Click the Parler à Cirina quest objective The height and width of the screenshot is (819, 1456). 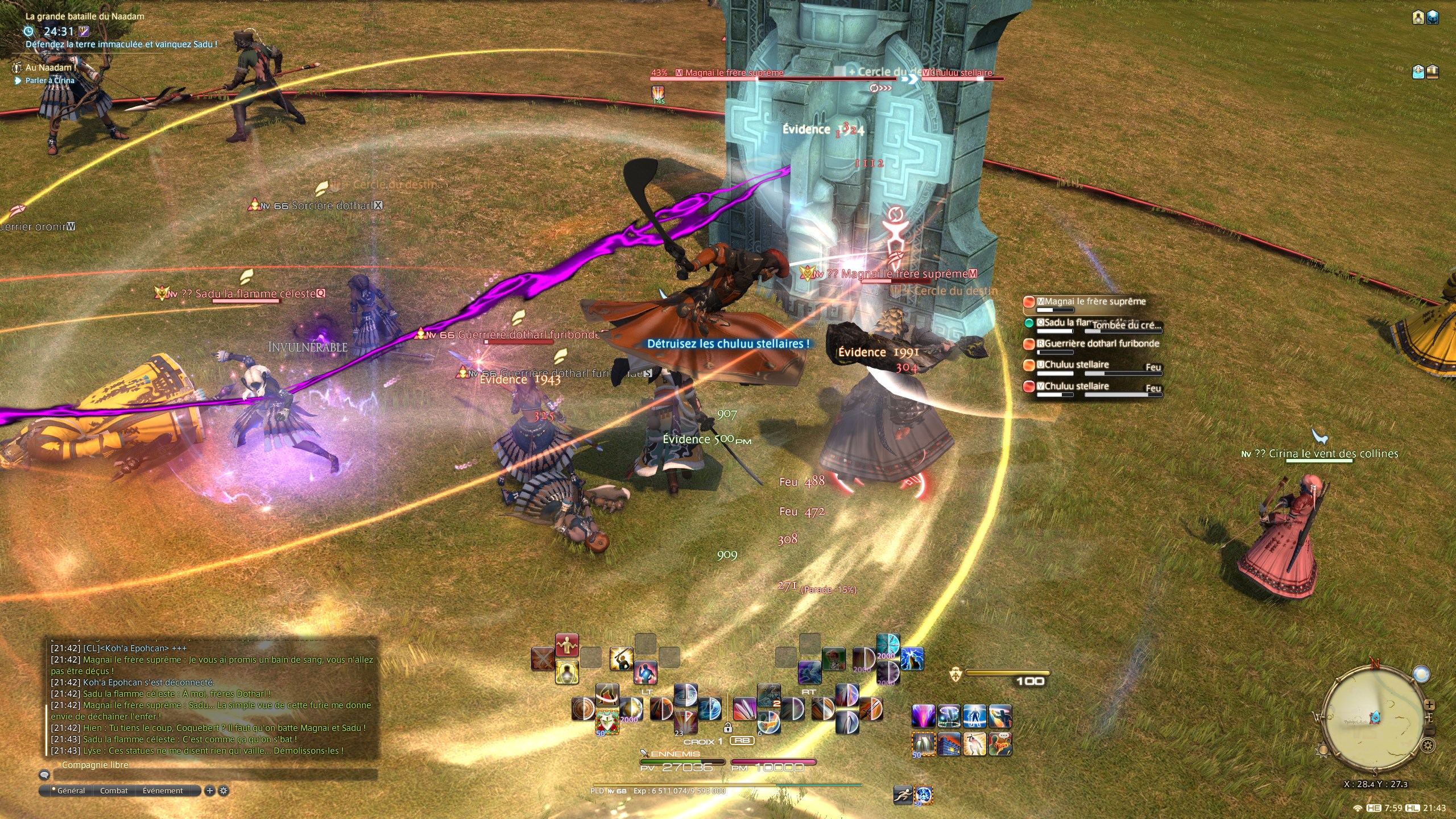(x=49, y=81)
